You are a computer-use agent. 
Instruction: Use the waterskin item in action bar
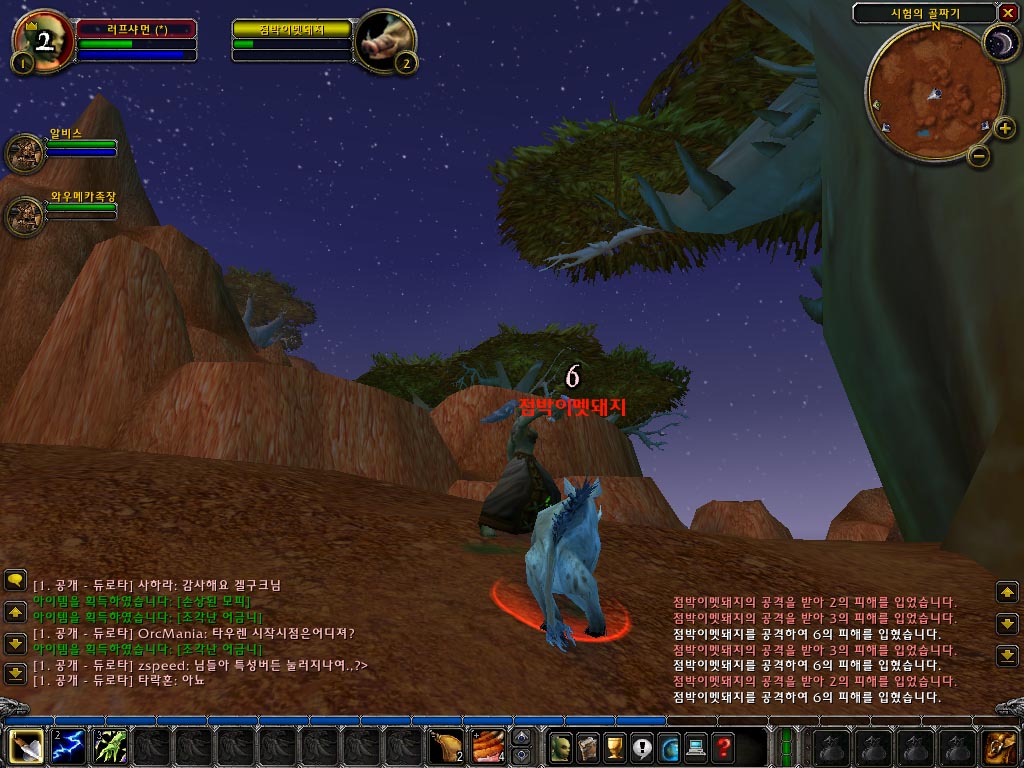(x=446, y=747)
